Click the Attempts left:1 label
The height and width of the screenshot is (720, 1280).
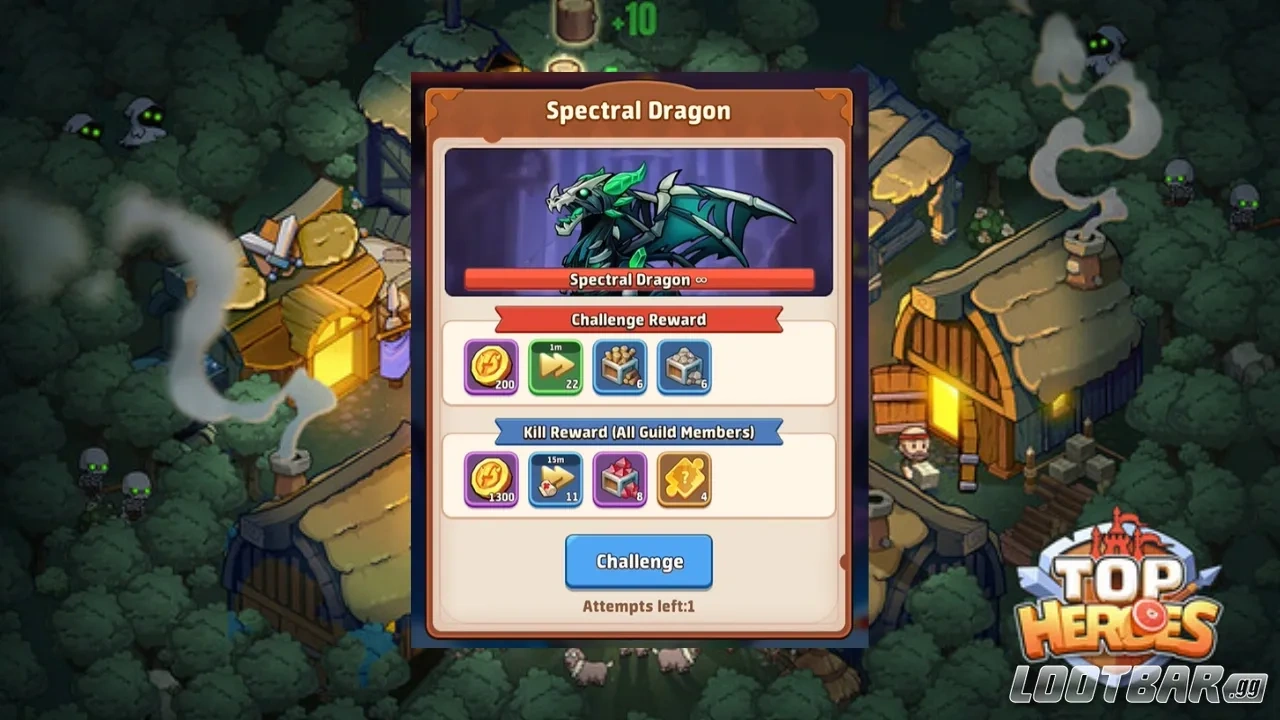pyautogui.click(x=638, y=606)
